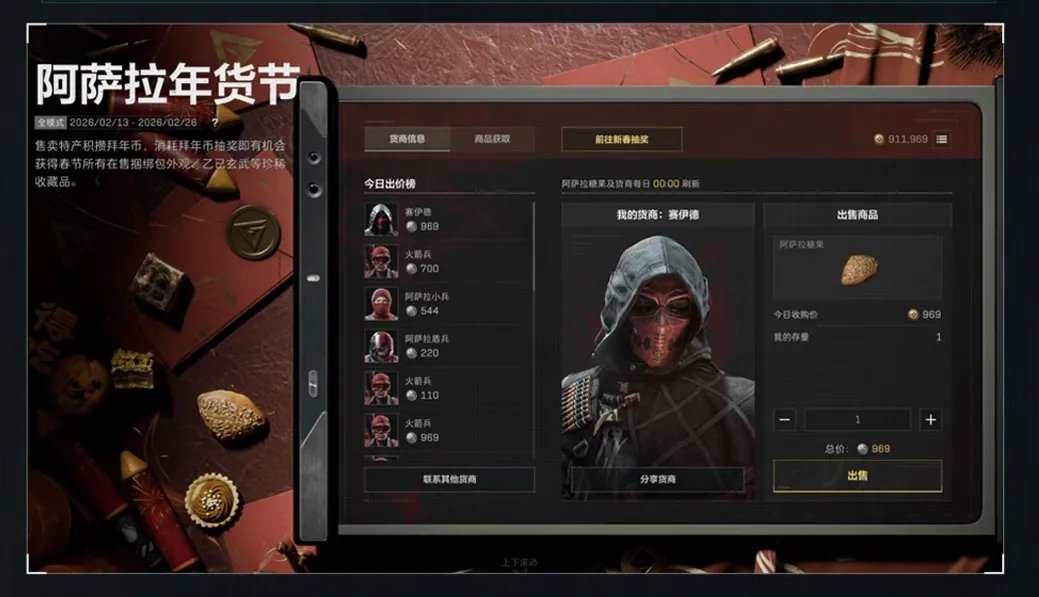This screenshot has width=1039, height=597.
Task: Decrease sell quantity with the minus button
Action: [x=786, y=420]
